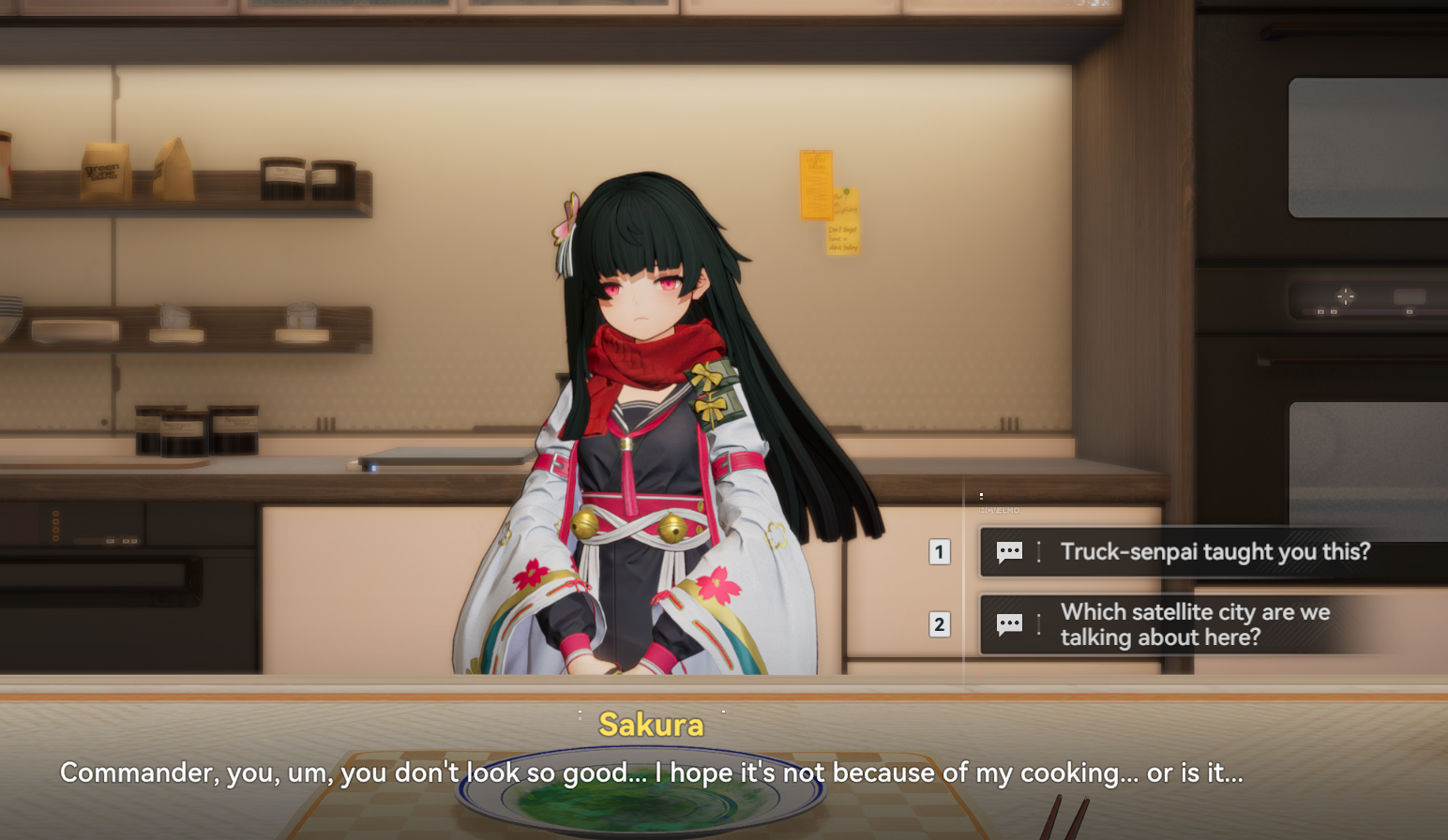The width and height of the screenshot is (1448, 840).
Task: Select "Which satellite city are we talking about here?"
Action: pos(1194,624)
